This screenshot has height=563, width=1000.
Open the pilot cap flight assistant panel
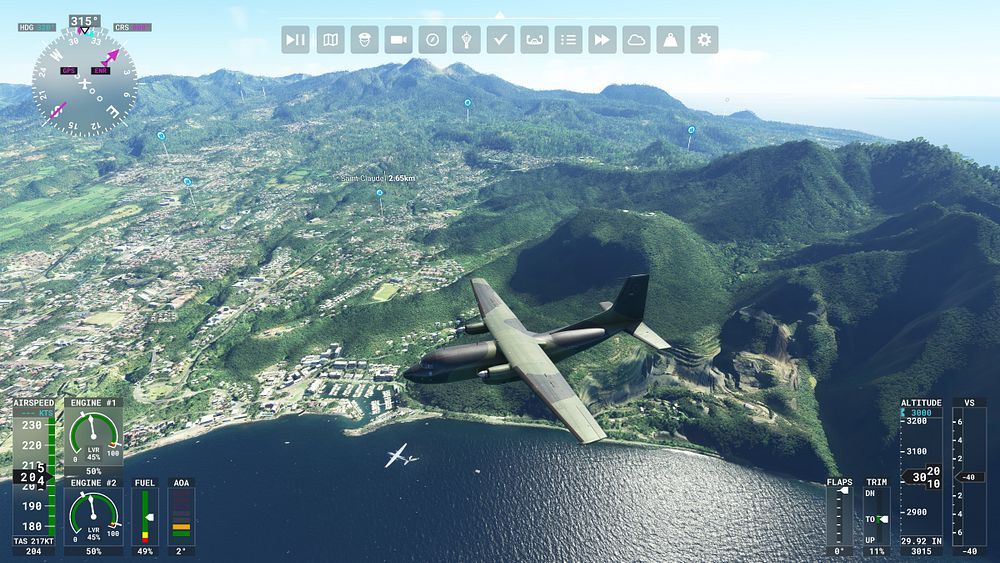364,40
